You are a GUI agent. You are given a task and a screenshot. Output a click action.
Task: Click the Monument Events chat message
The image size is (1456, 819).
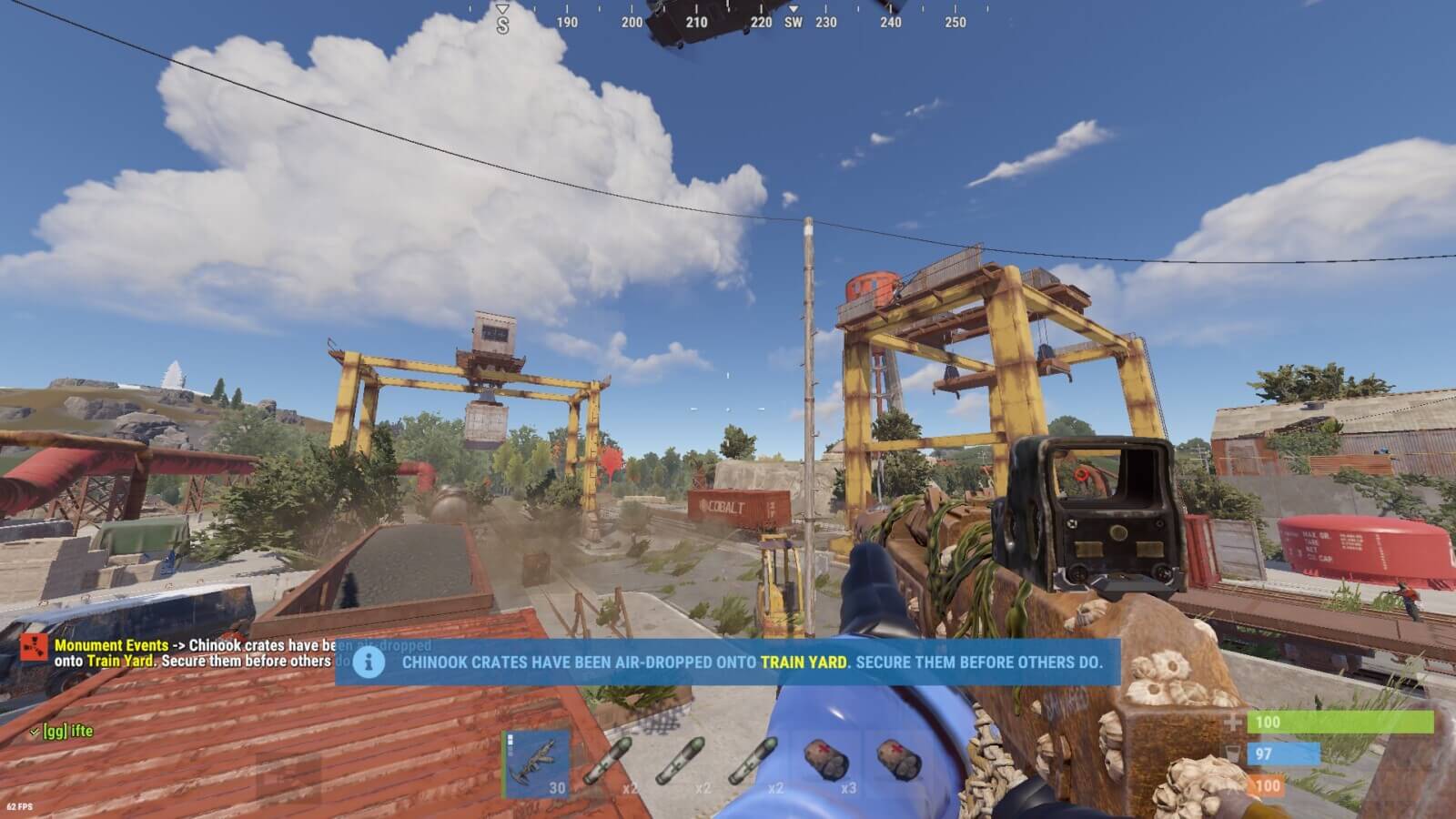[193, 653]
